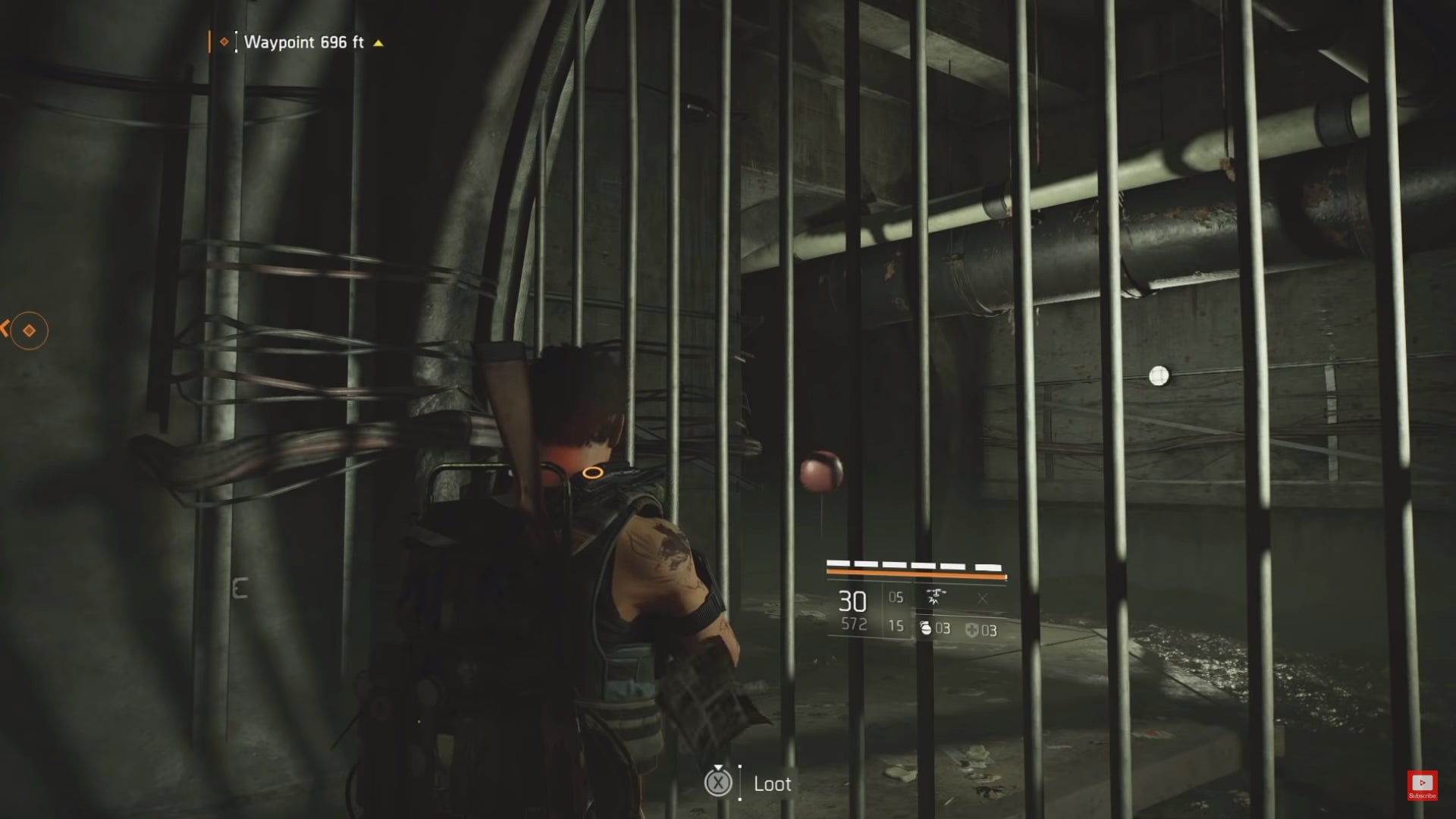Image resolution: width=1456 pixels, height=819 pixels.
Task: Toggle the magazine count 05 display
Action: click(895, 598)
